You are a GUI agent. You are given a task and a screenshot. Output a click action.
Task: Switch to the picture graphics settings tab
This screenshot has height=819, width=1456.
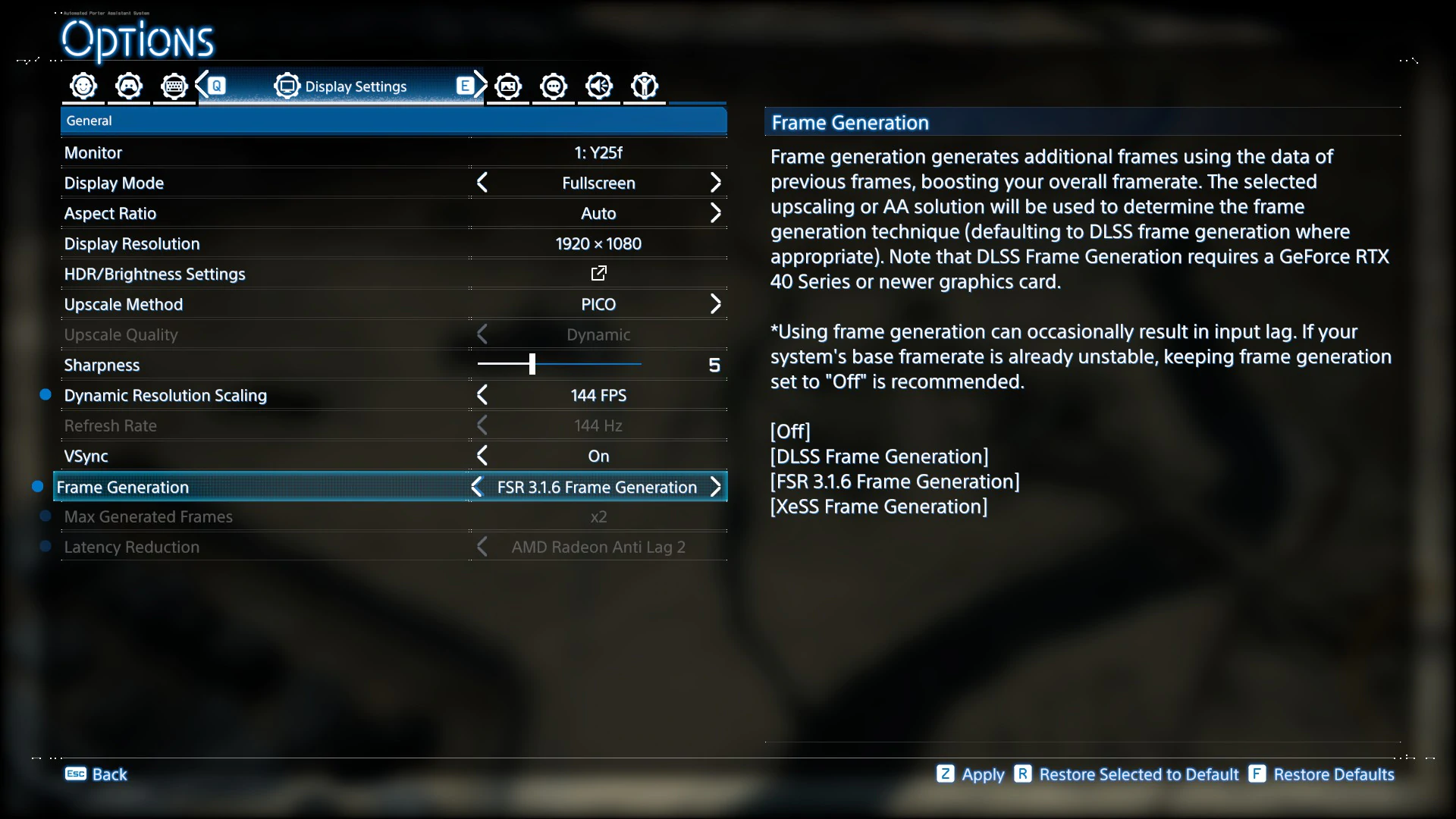[508, 86]
